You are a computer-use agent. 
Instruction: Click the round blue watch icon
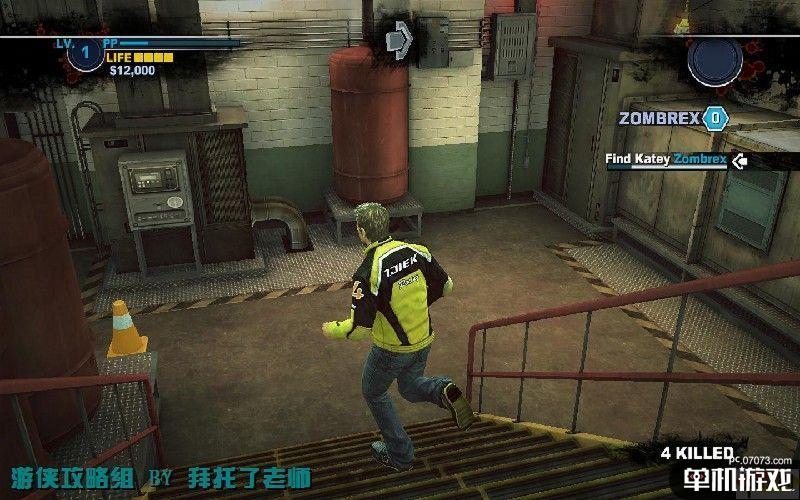(715, 59)
